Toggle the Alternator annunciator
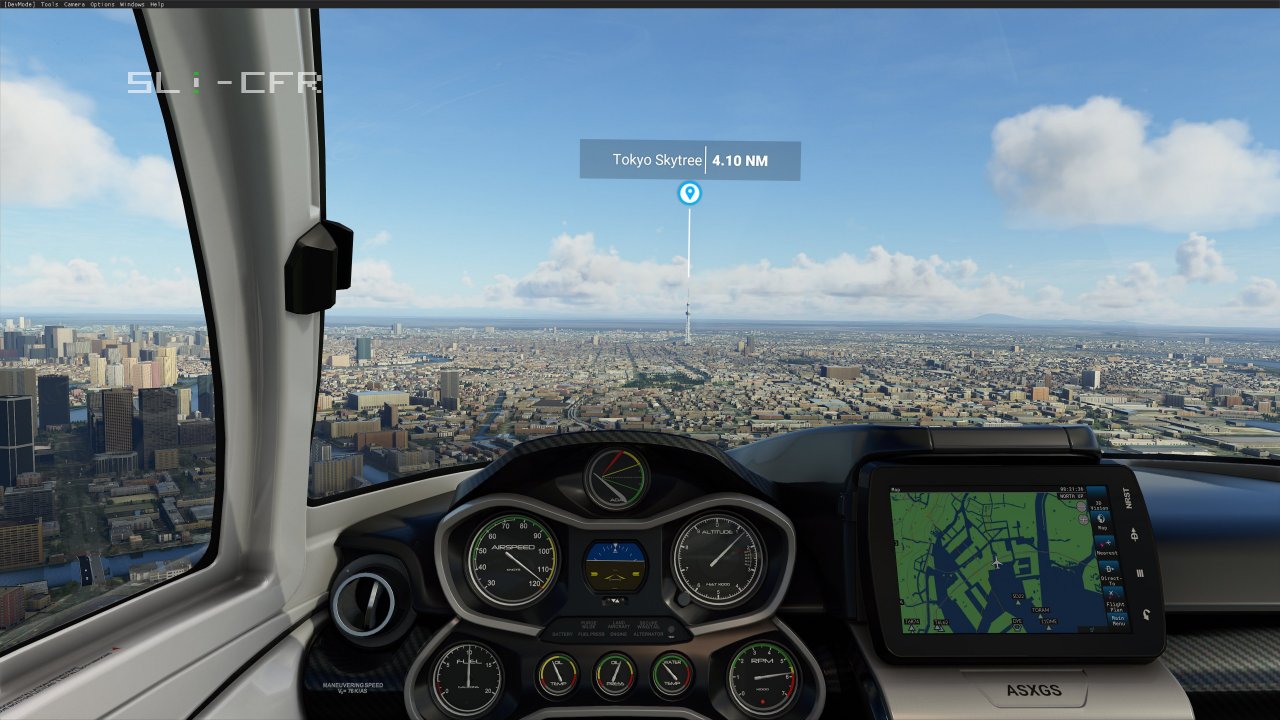Screen dimensions: 1280x720 tap(648, 633)
